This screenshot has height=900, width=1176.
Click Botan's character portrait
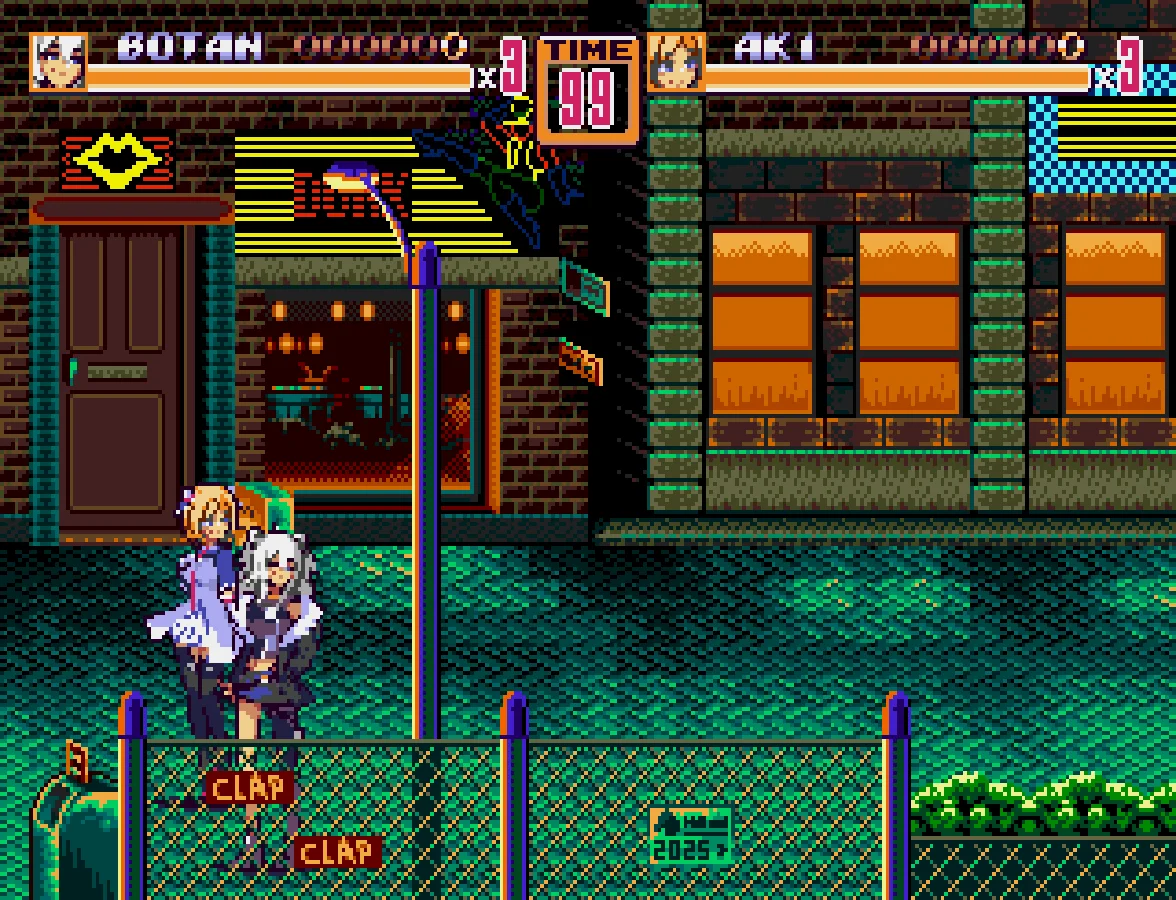(x=59, y=62)
